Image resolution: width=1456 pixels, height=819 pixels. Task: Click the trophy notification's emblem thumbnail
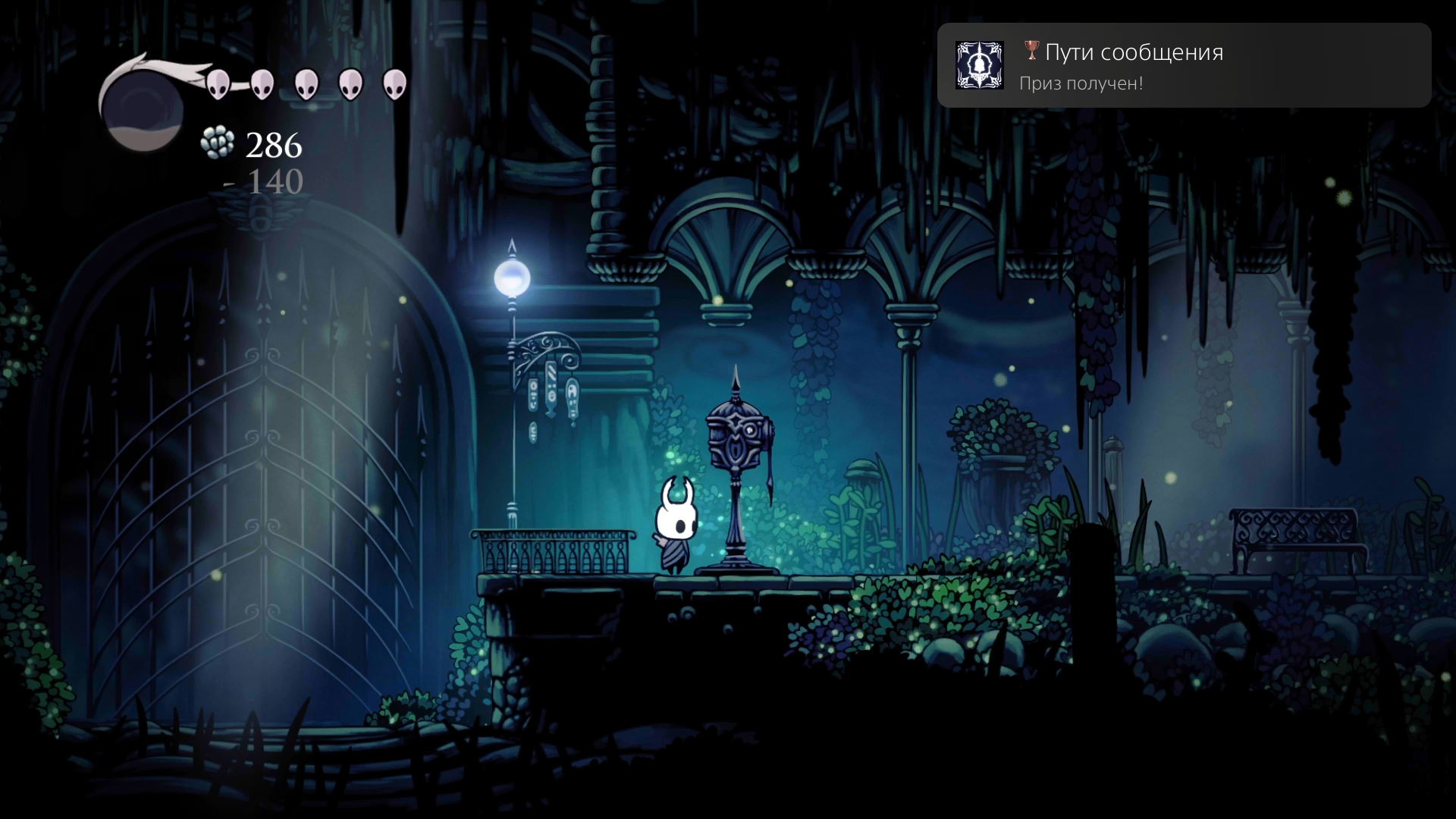(x=979, y=65)
